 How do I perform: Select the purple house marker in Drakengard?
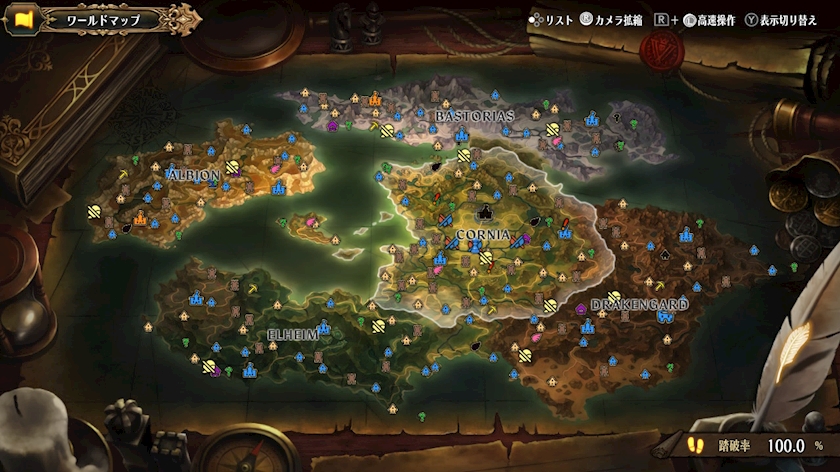(582, 310)
